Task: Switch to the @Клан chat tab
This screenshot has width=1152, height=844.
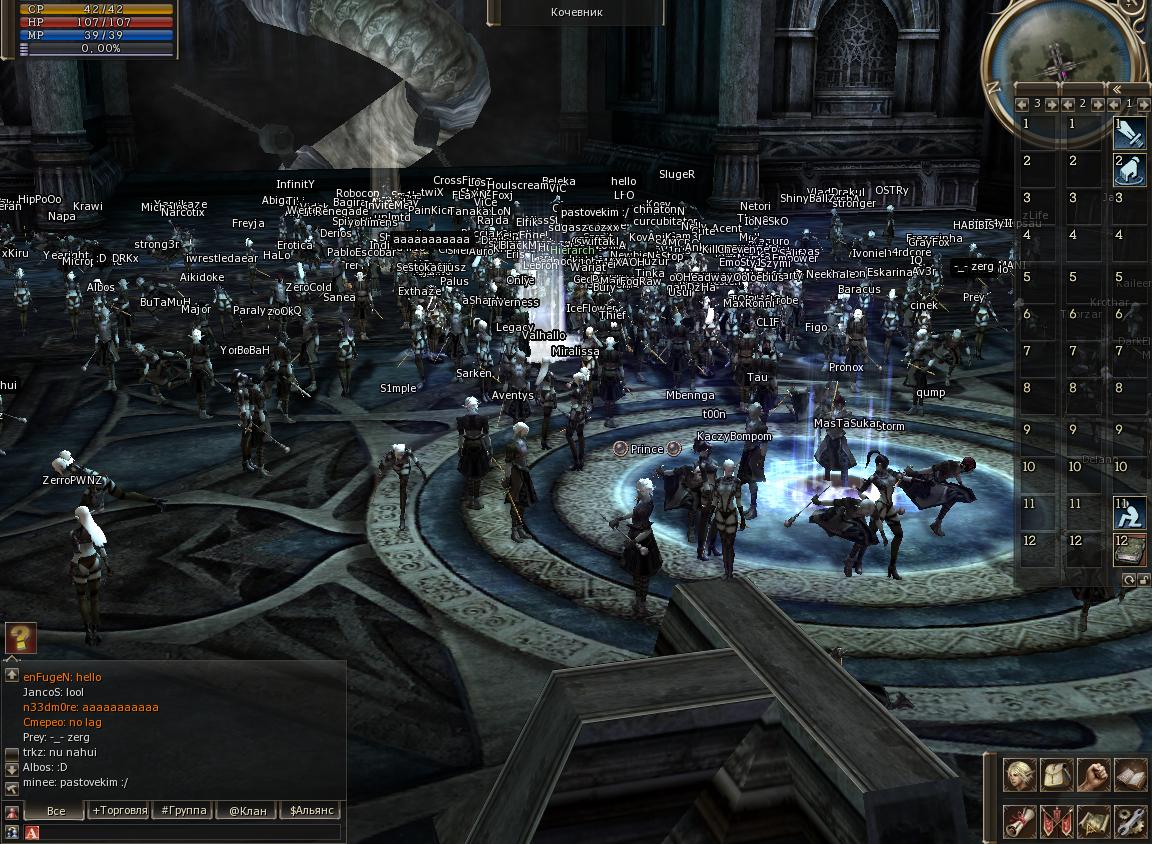Action: (247, 811)
